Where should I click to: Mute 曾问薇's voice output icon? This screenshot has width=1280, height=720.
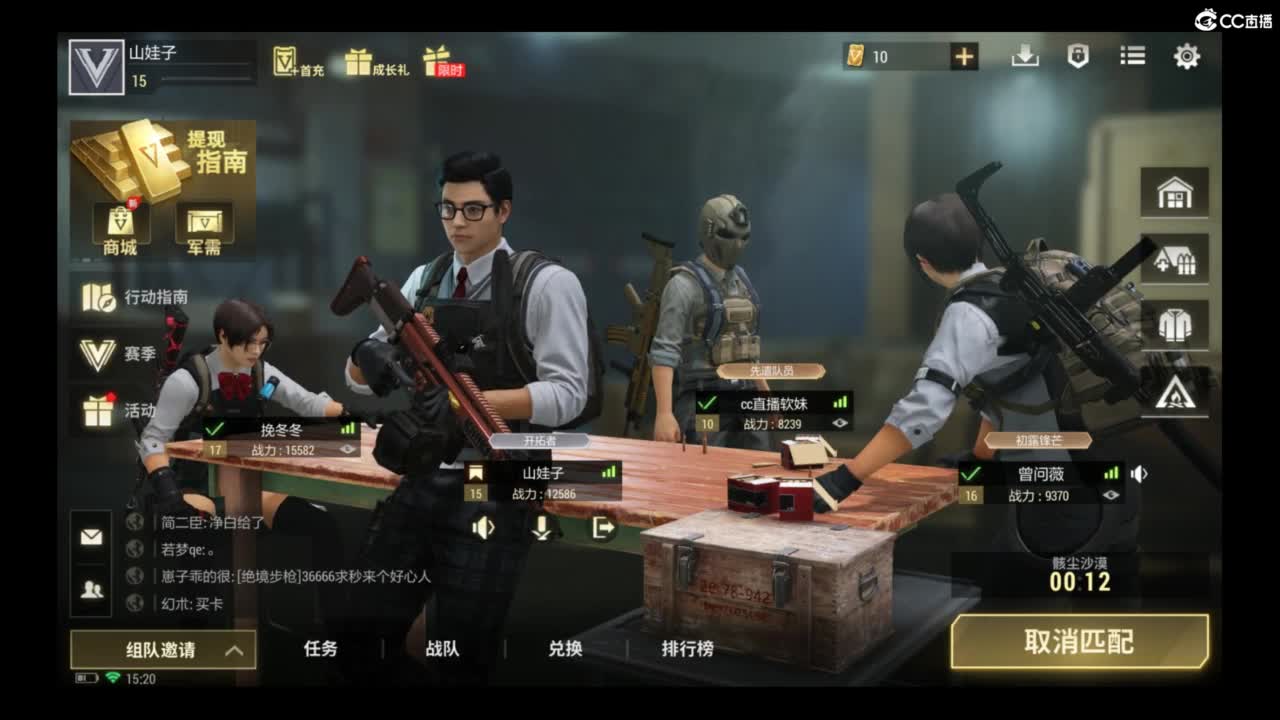(x=1139, y=474)
